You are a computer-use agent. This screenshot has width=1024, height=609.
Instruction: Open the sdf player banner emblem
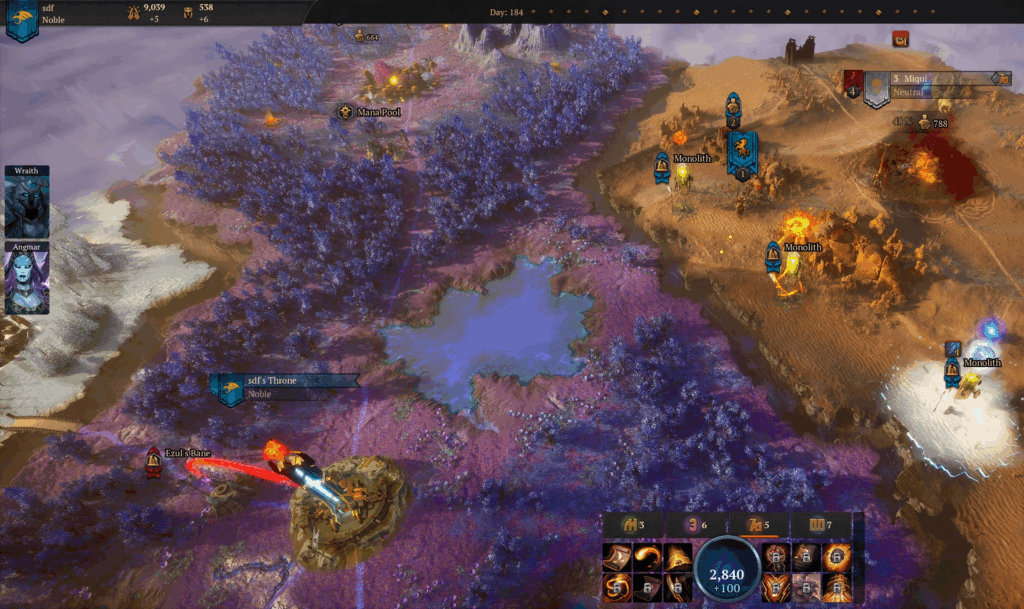21,22
